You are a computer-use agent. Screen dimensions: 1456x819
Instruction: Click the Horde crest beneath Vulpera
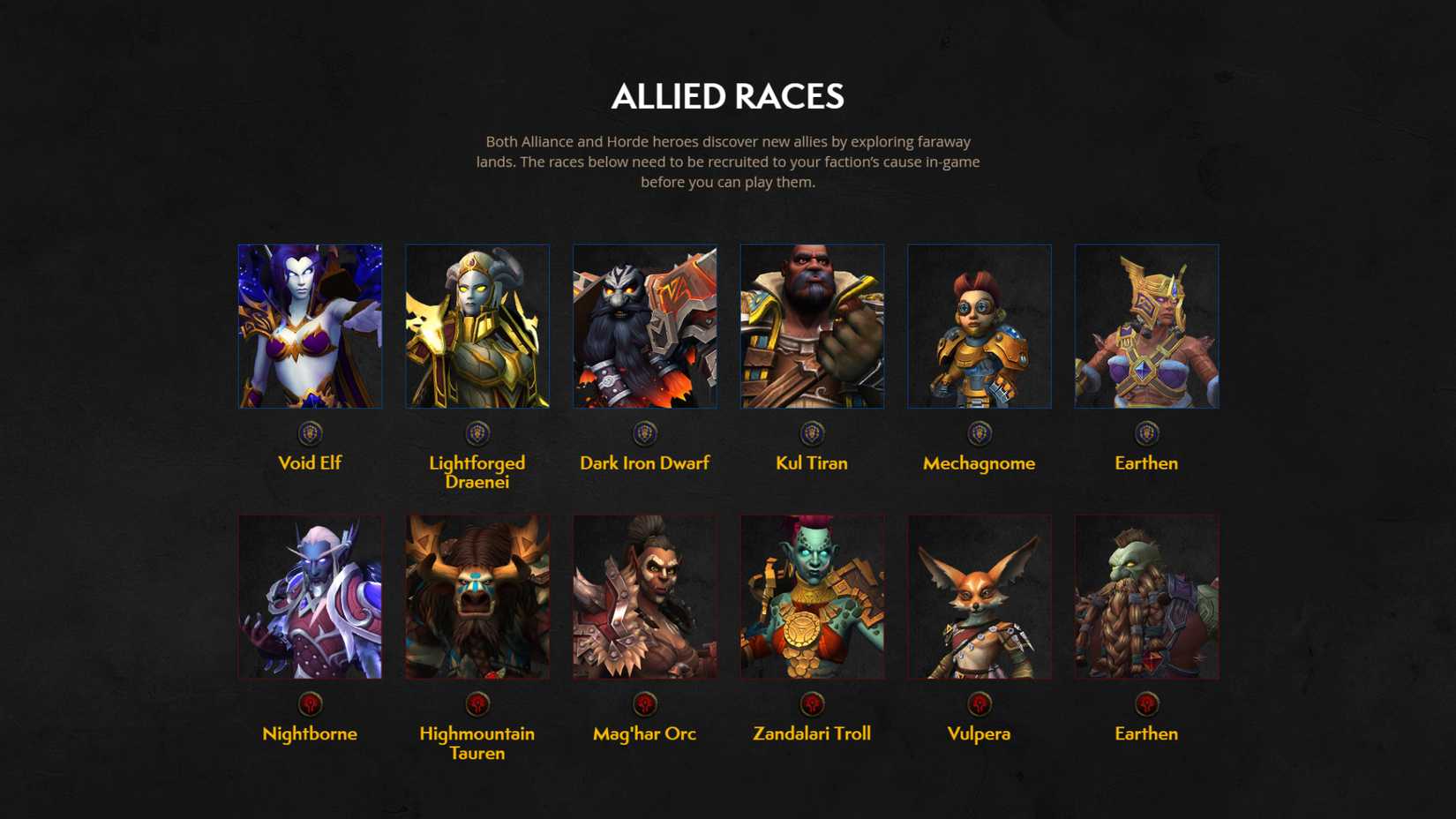pyautogui.click(x=979, y=703)
